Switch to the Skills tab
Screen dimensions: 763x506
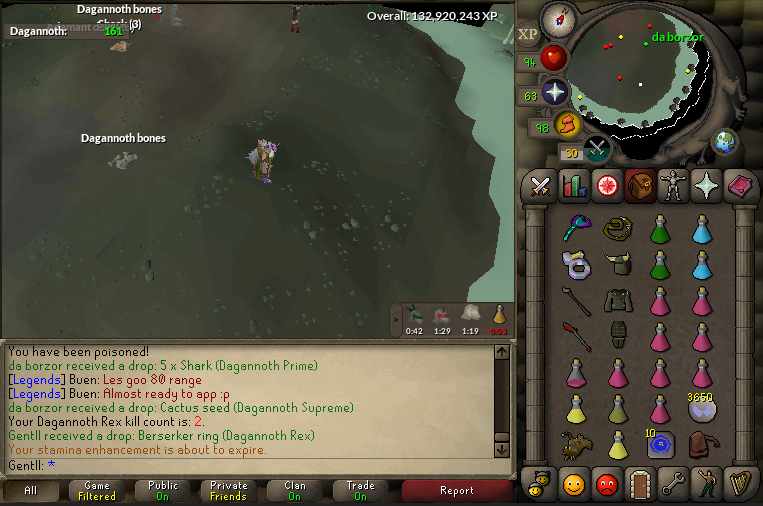(x=574, y=186)
